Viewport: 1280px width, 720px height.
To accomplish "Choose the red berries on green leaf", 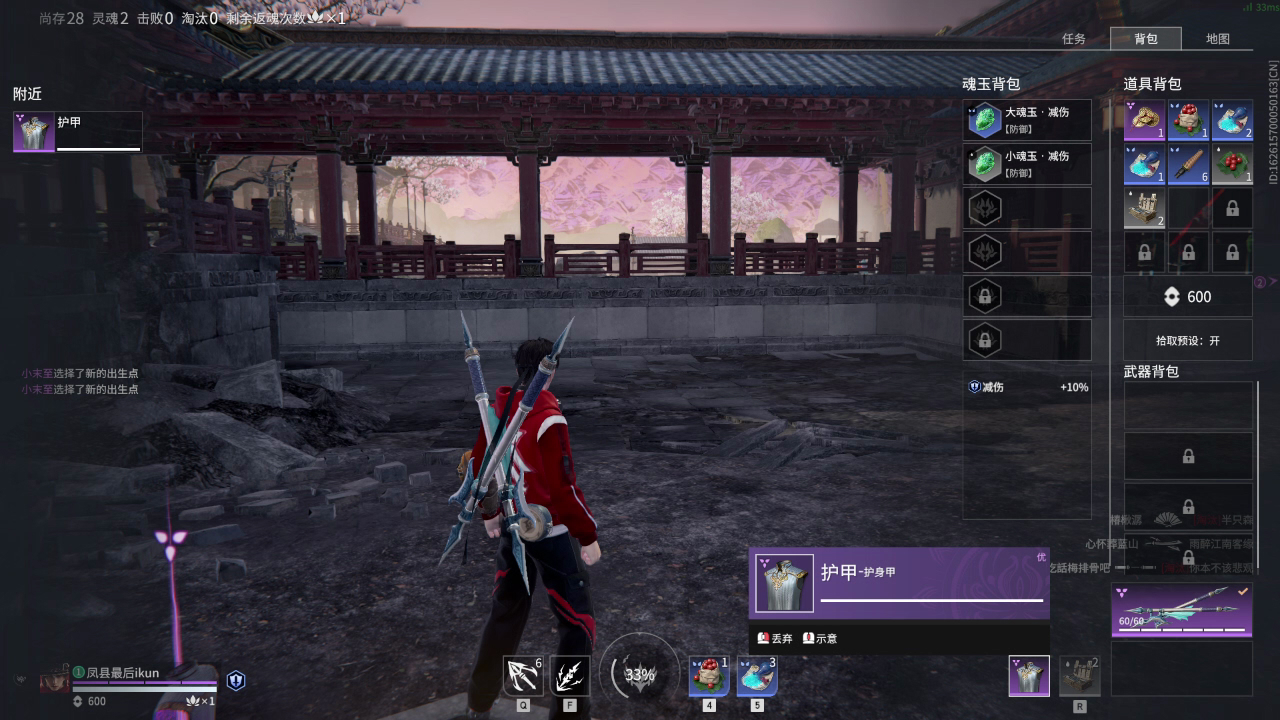I will point(1232,164).
